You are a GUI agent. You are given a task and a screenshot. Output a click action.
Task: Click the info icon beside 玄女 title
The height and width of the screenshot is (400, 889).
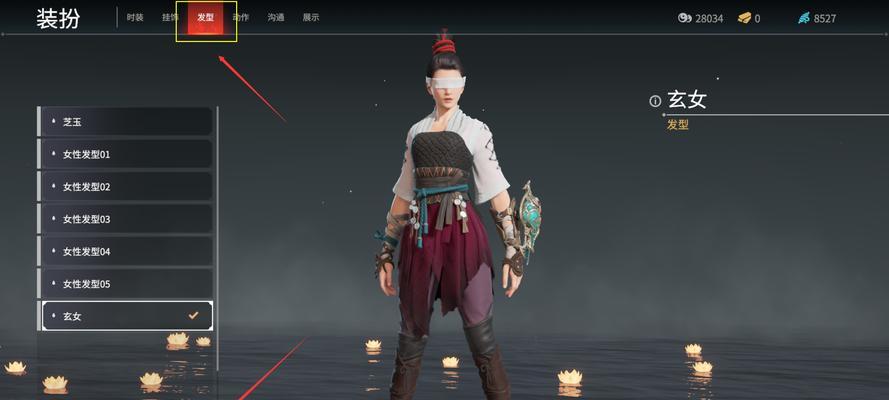pyautogui.click(x=655, y=101)
